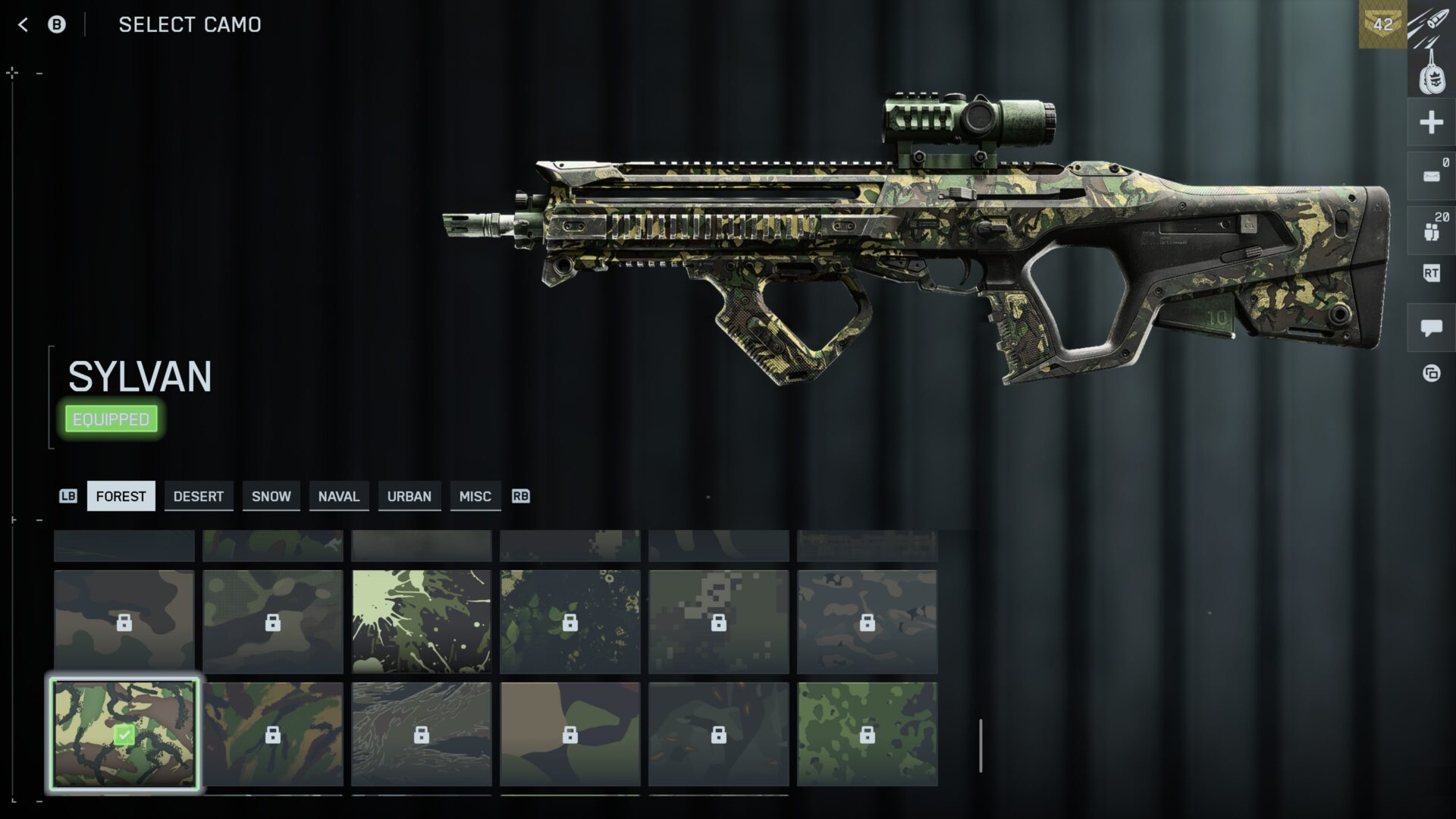Choose the paint splatter camo tile
1456x819 pixels.
point(422,622)
